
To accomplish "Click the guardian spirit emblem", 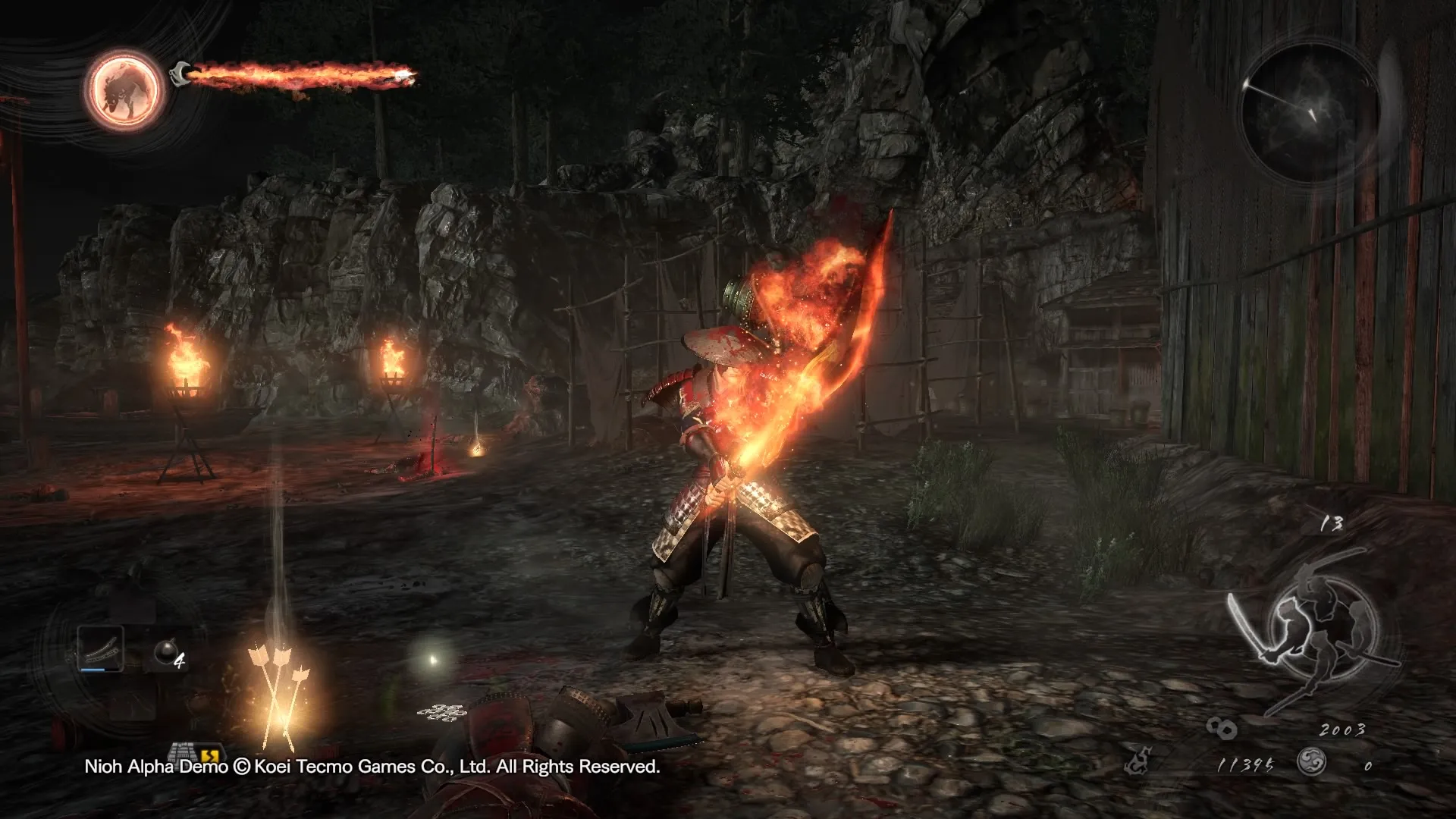I will [x=124, y=89].
